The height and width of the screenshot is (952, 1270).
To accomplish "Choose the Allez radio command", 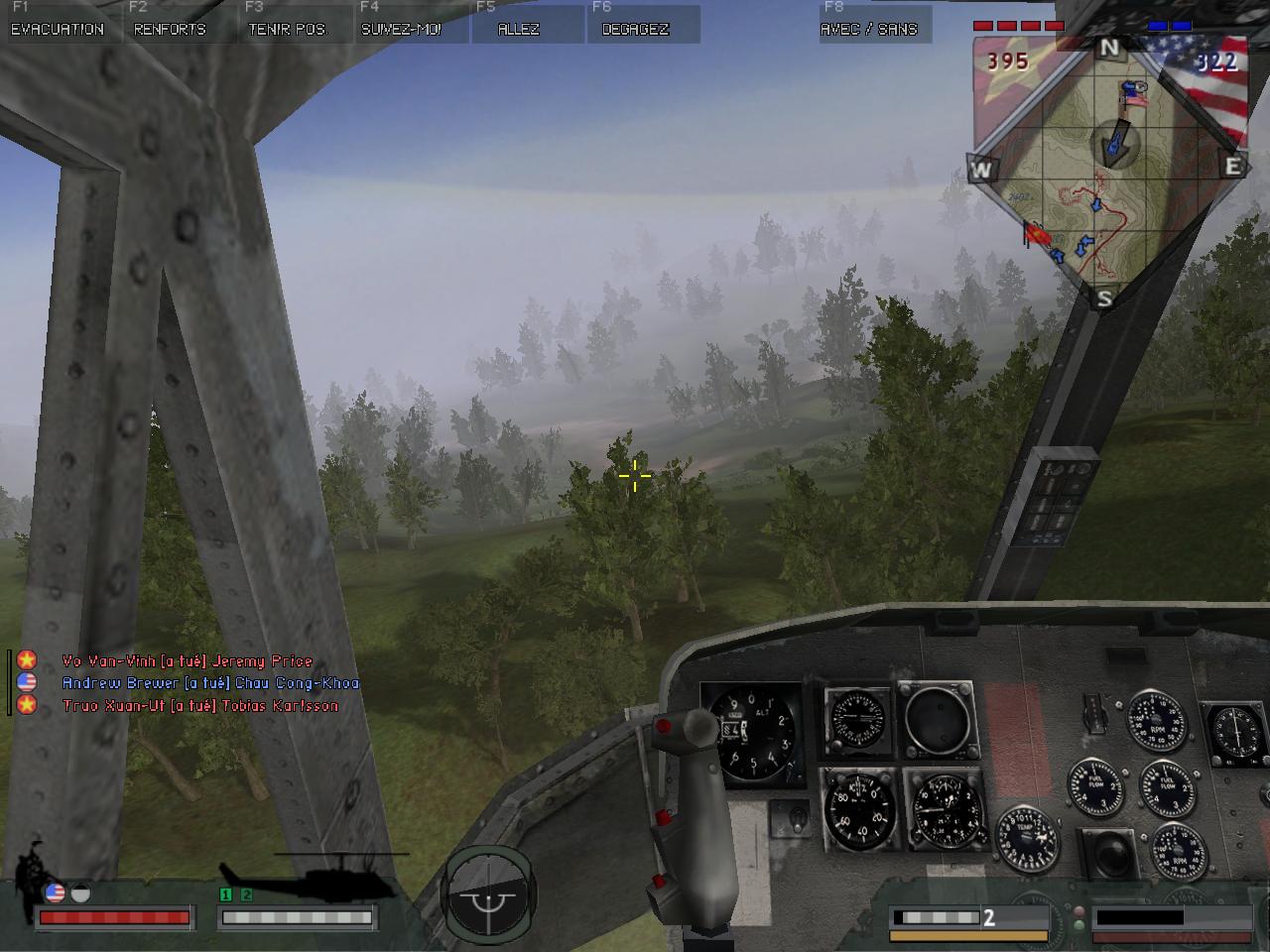I will pos(519,29).
